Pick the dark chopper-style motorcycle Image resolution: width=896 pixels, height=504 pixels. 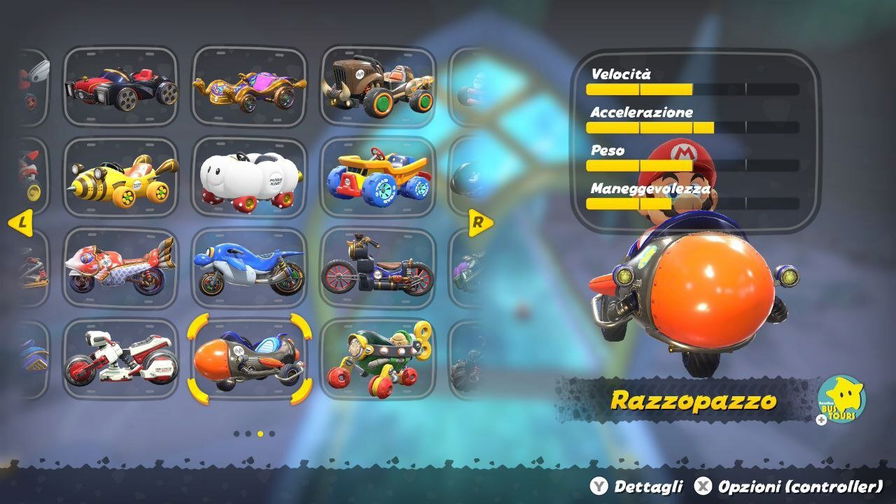tap(377, 269)
